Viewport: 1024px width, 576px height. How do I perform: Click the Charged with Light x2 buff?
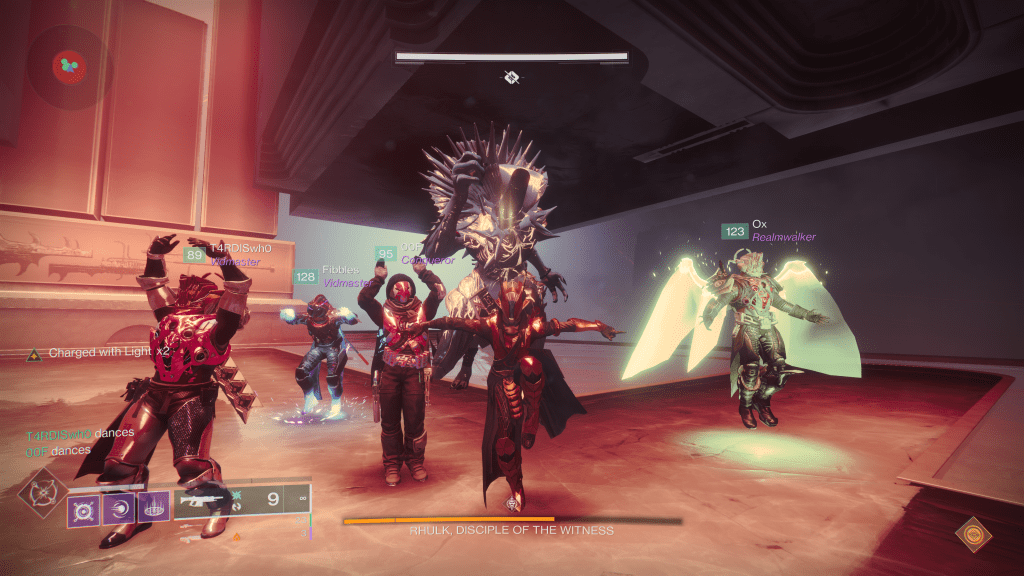tap(98, 353)
